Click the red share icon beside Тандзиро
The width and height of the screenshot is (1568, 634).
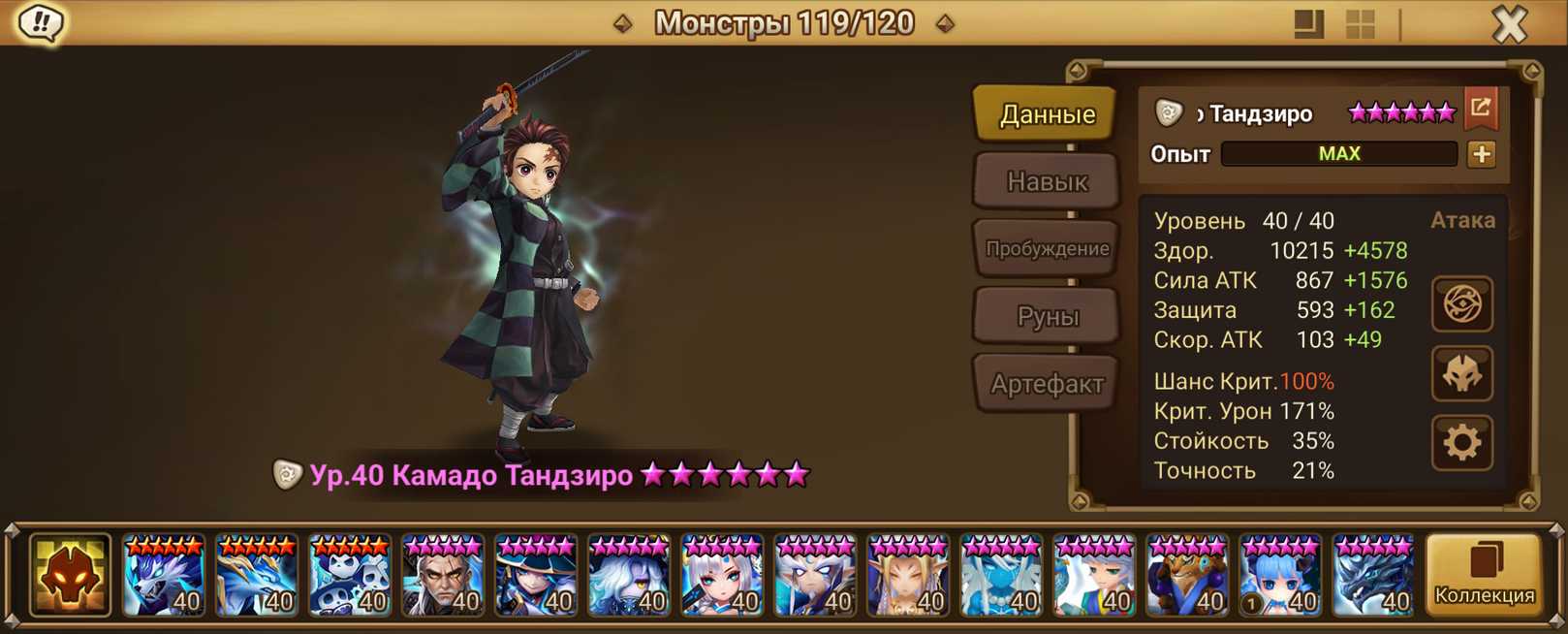(1481, 109)
